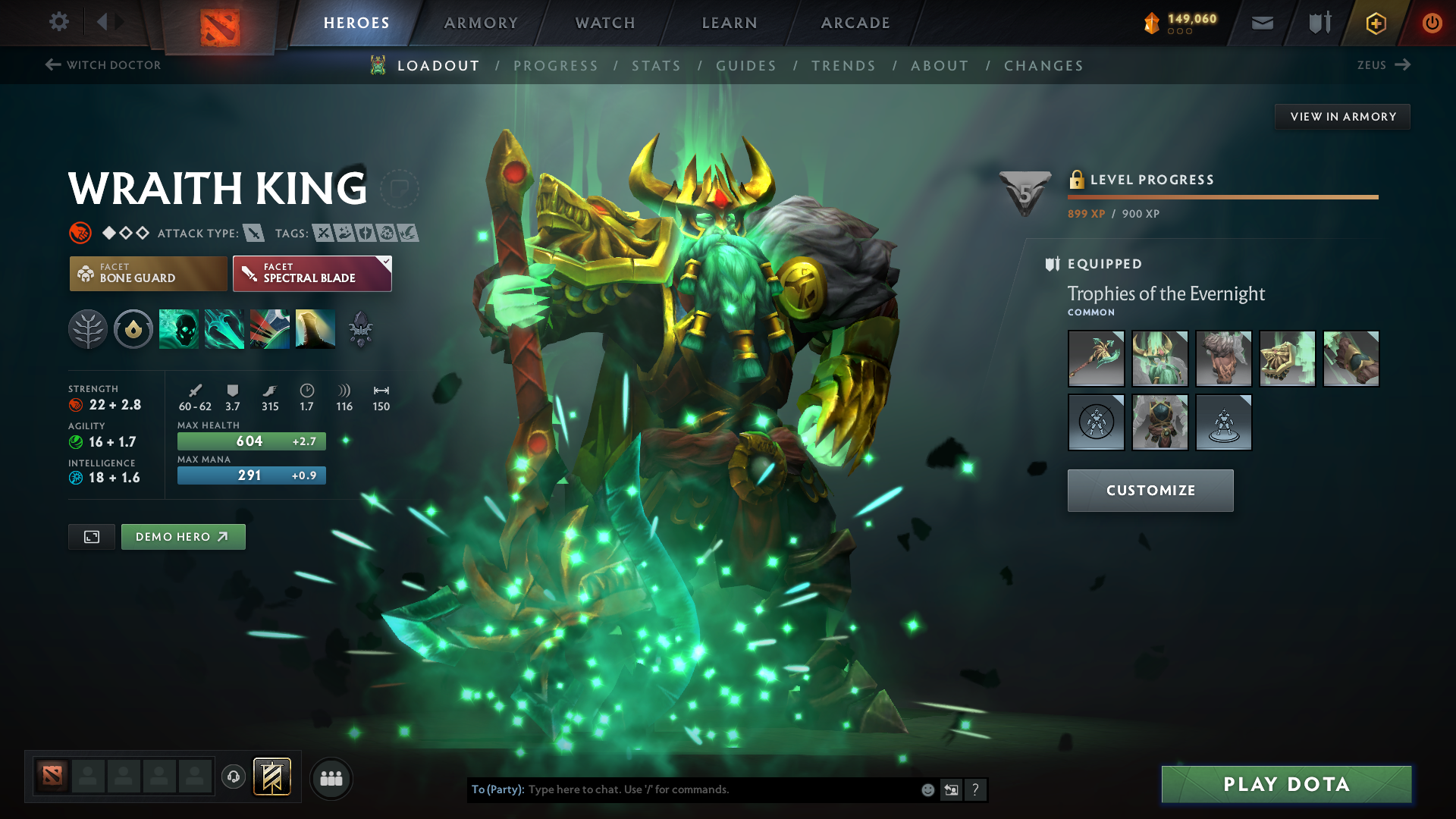Image resolution: width=1456 pixels, height=819 pixels.
Task: Open the mail envelope icon top right
Action: click(1261, 23)
